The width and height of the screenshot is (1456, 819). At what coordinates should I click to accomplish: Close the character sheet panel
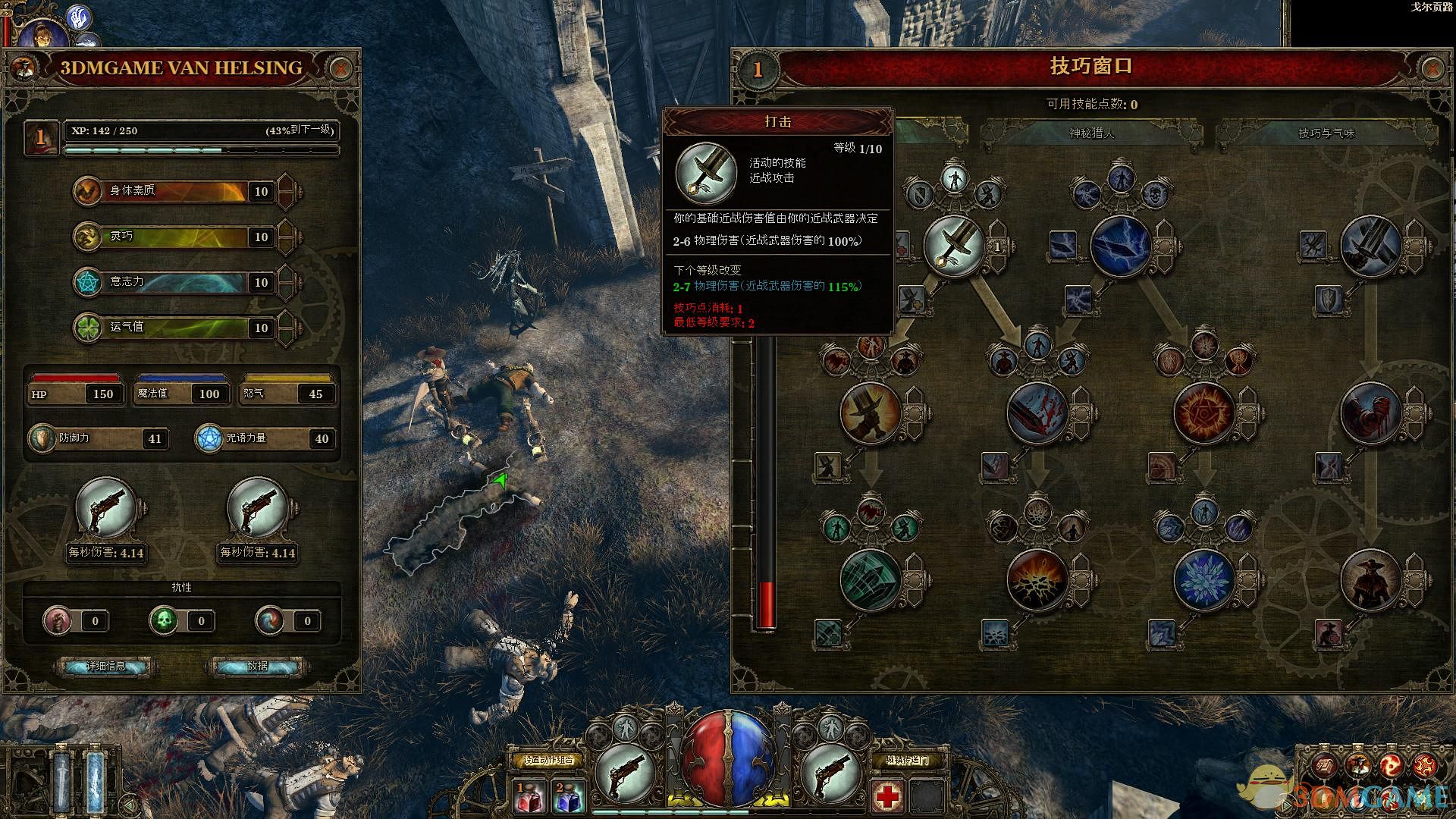[x=341, y=69]
